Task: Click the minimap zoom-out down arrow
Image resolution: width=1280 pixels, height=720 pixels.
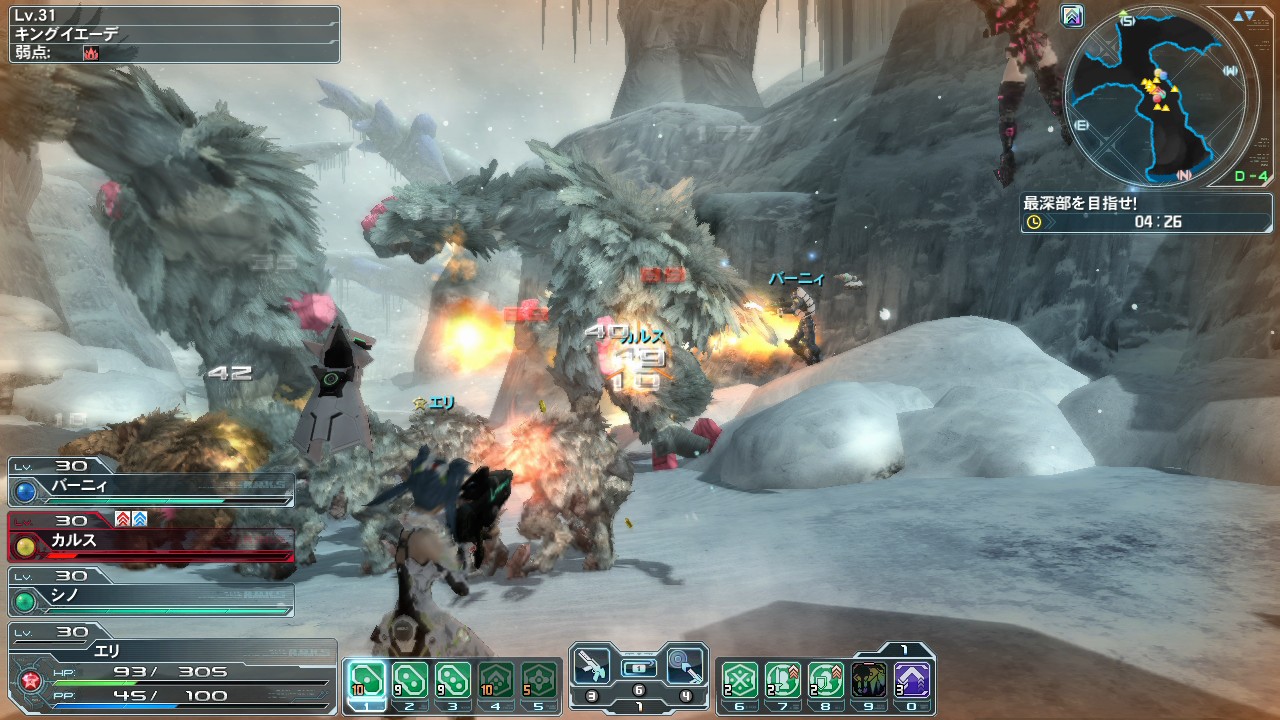Action: tap(1250, 16)
